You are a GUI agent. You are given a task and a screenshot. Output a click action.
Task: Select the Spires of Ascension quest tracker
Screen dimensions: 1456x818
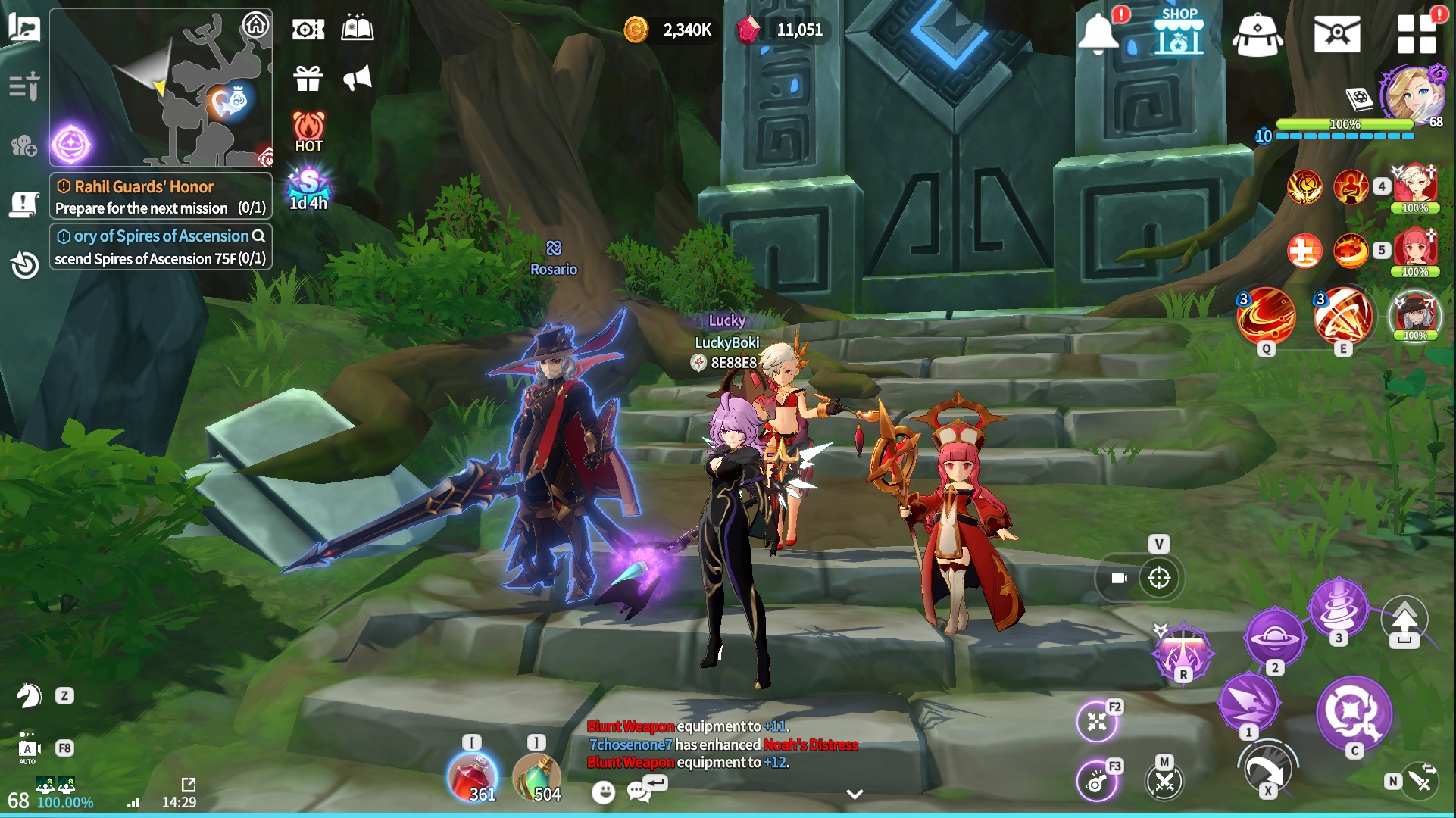point(161,247)
